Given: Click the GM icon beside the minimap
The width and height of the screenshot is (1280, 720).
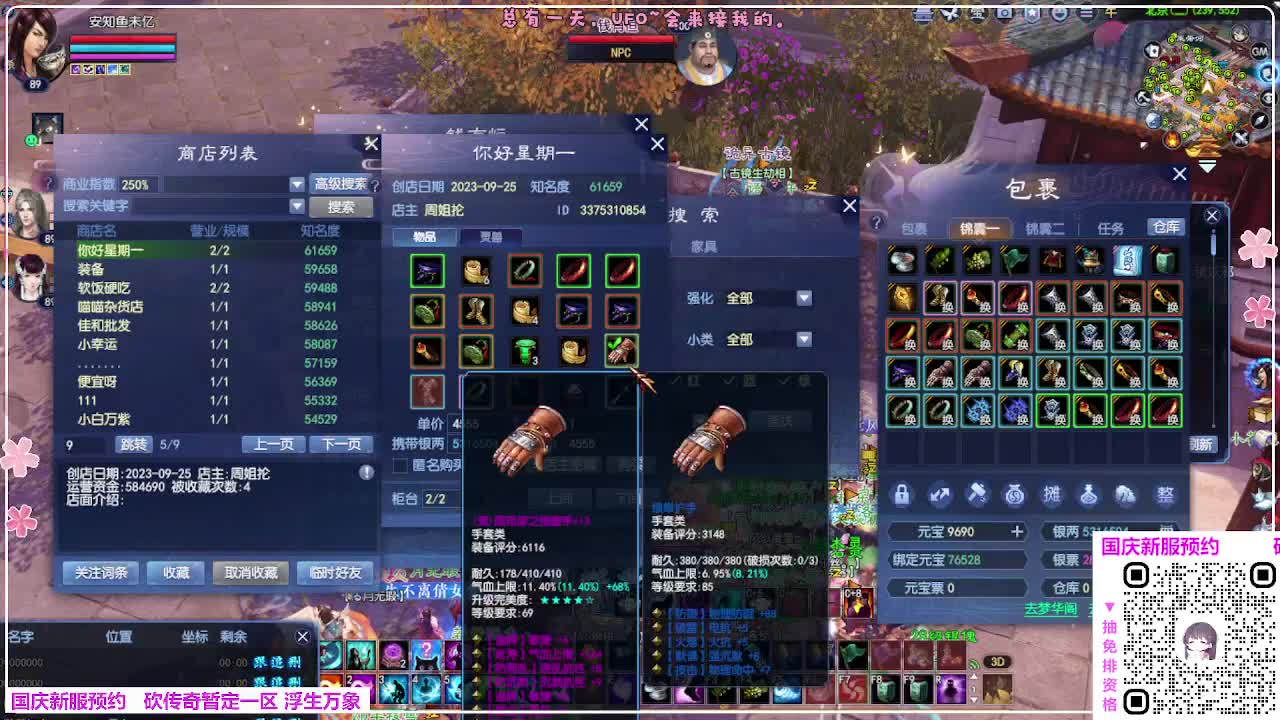Looking at the screenshot, I should pos(1260,52).
